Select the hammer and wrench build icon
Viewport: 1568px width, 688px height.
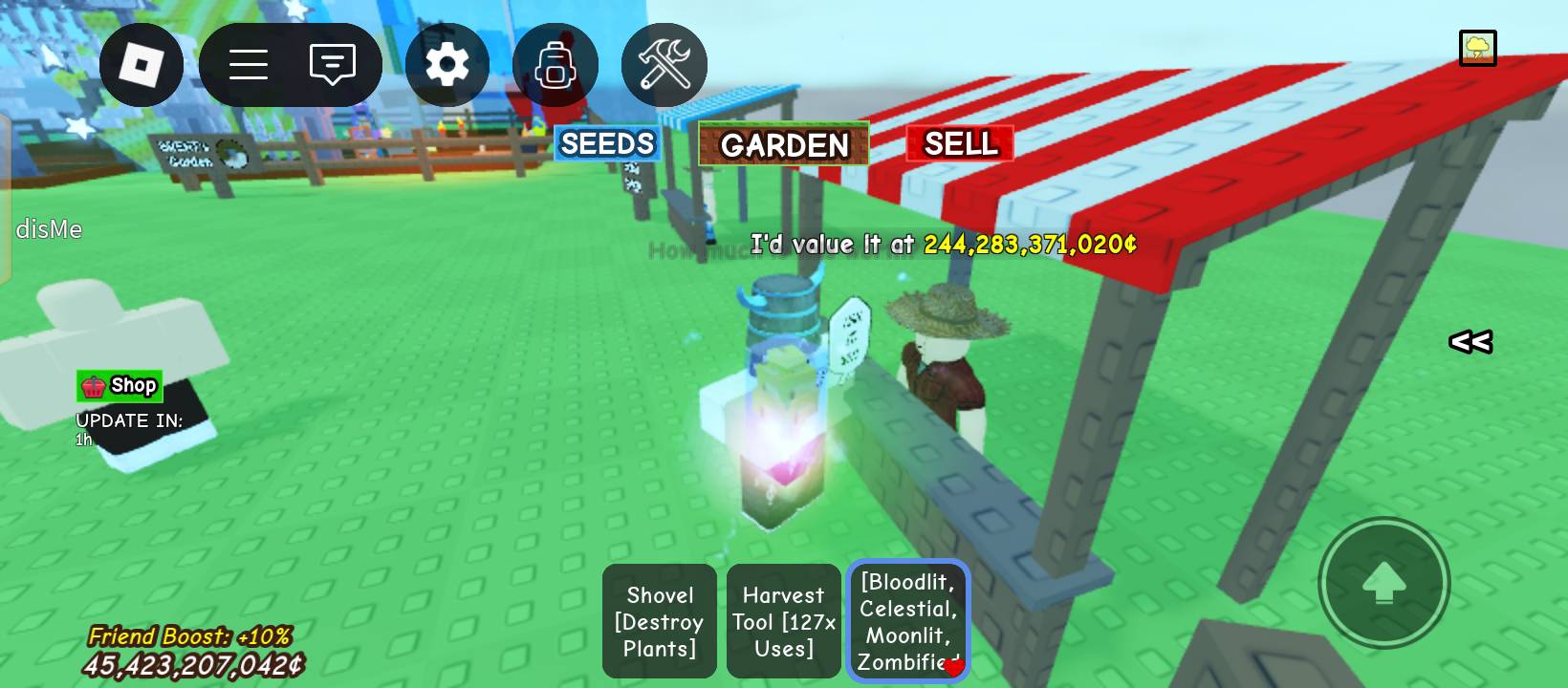pos(664,64)
